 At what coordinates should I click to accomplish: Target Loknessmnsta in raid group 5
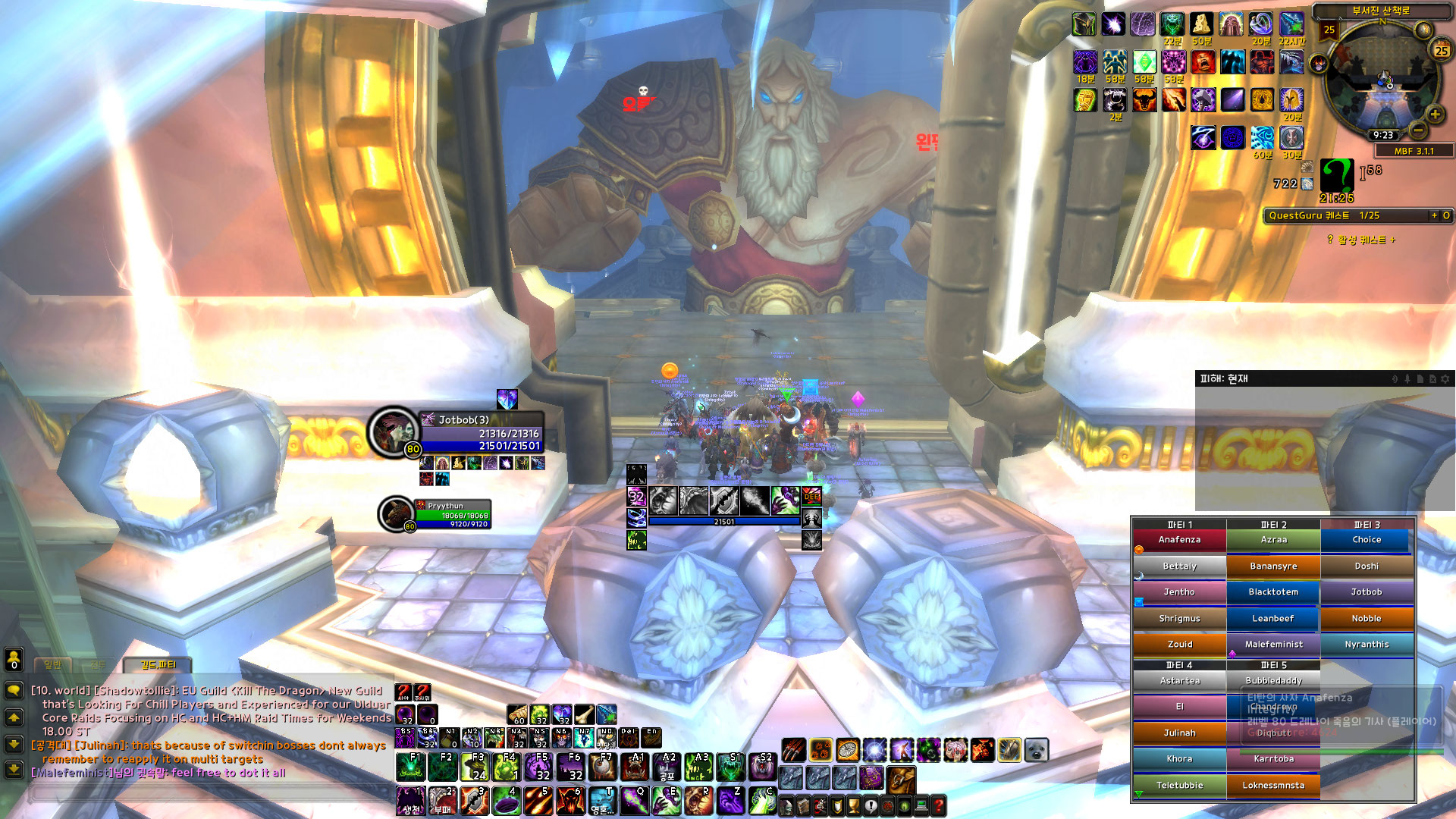[x=1273, y=786]
